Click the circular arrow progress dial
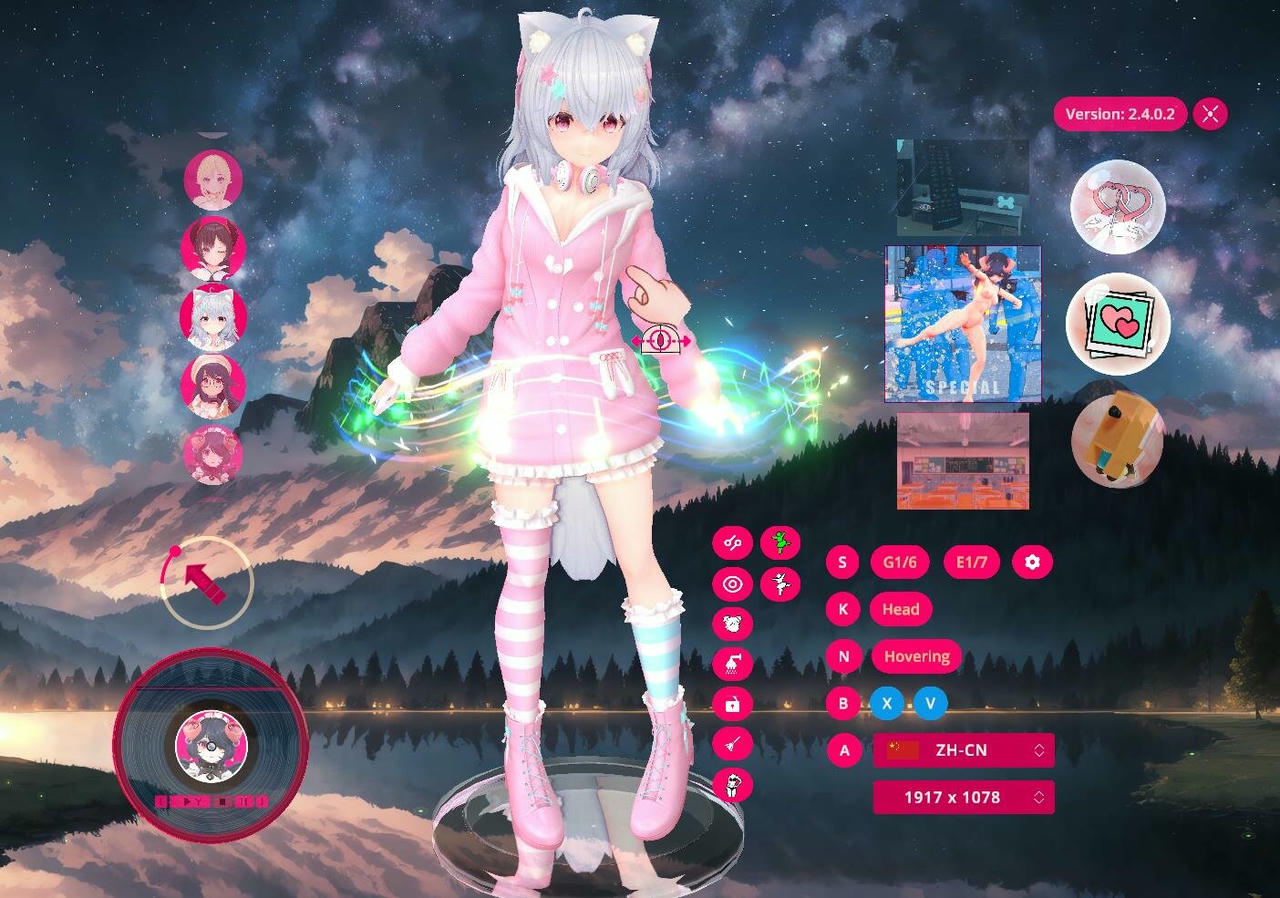 [205, 582]
